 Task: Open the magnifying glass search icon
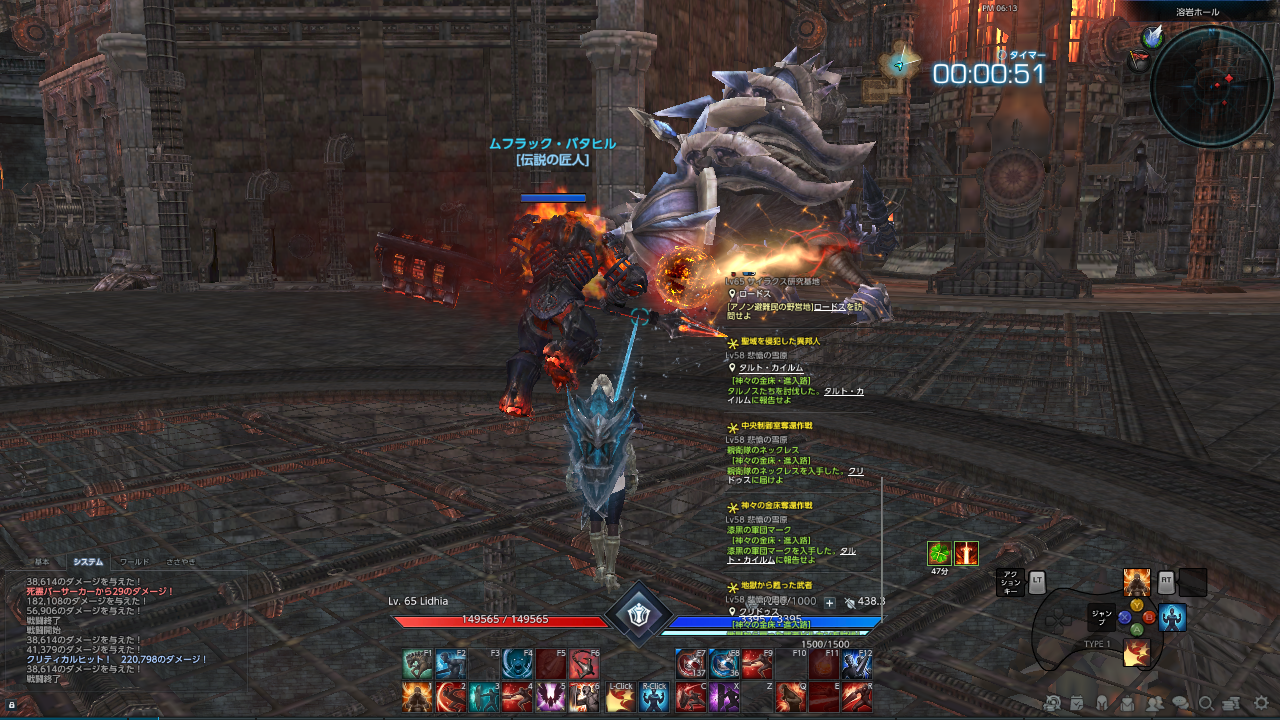1207,703
